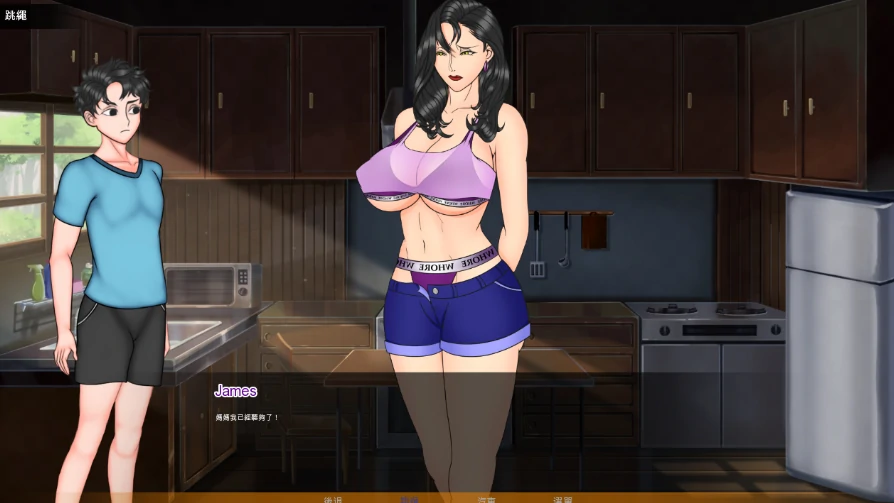Open the 設置 (Settings) quick menu option

tap(564, 499)
